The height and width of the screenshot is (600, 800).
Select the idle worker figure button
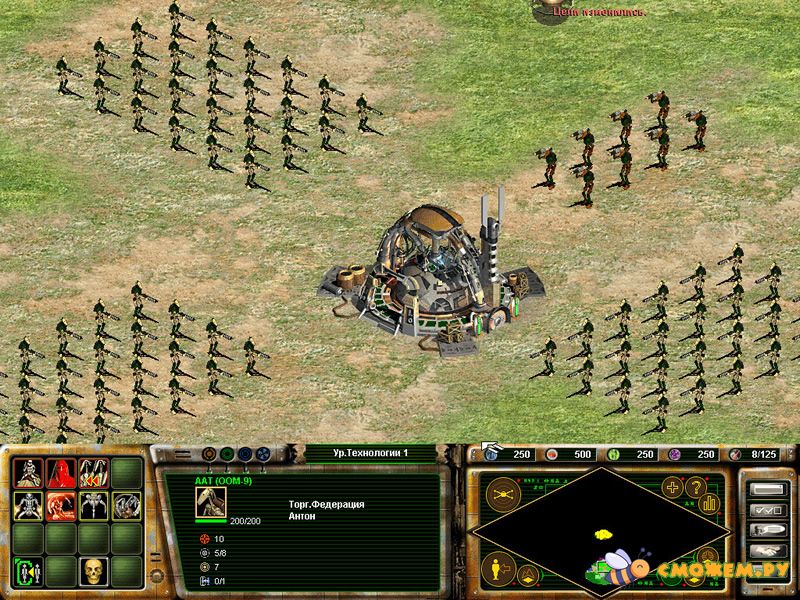pos(495,570)
